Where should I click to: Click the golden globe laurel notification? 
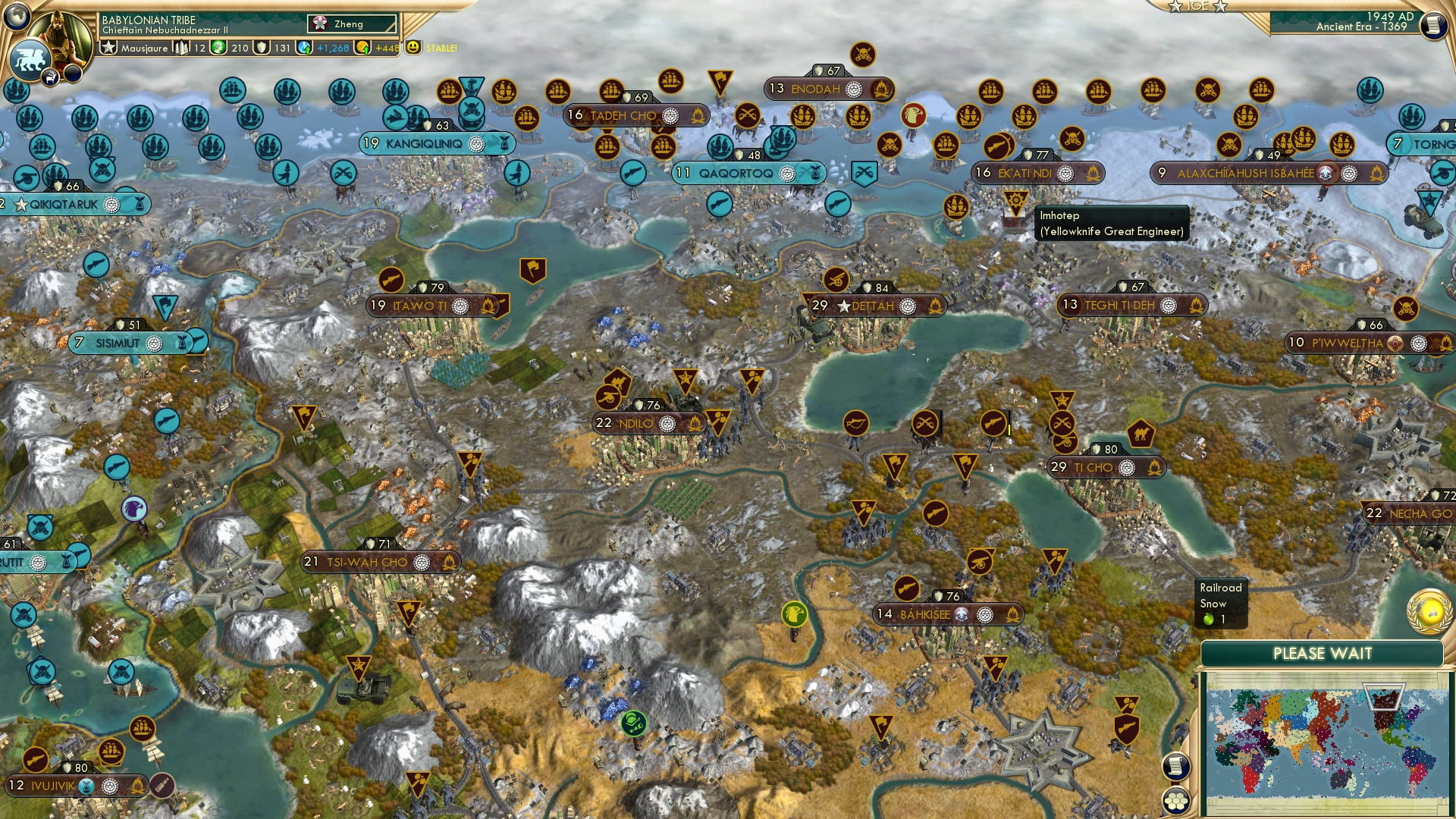click(1429, 612)
